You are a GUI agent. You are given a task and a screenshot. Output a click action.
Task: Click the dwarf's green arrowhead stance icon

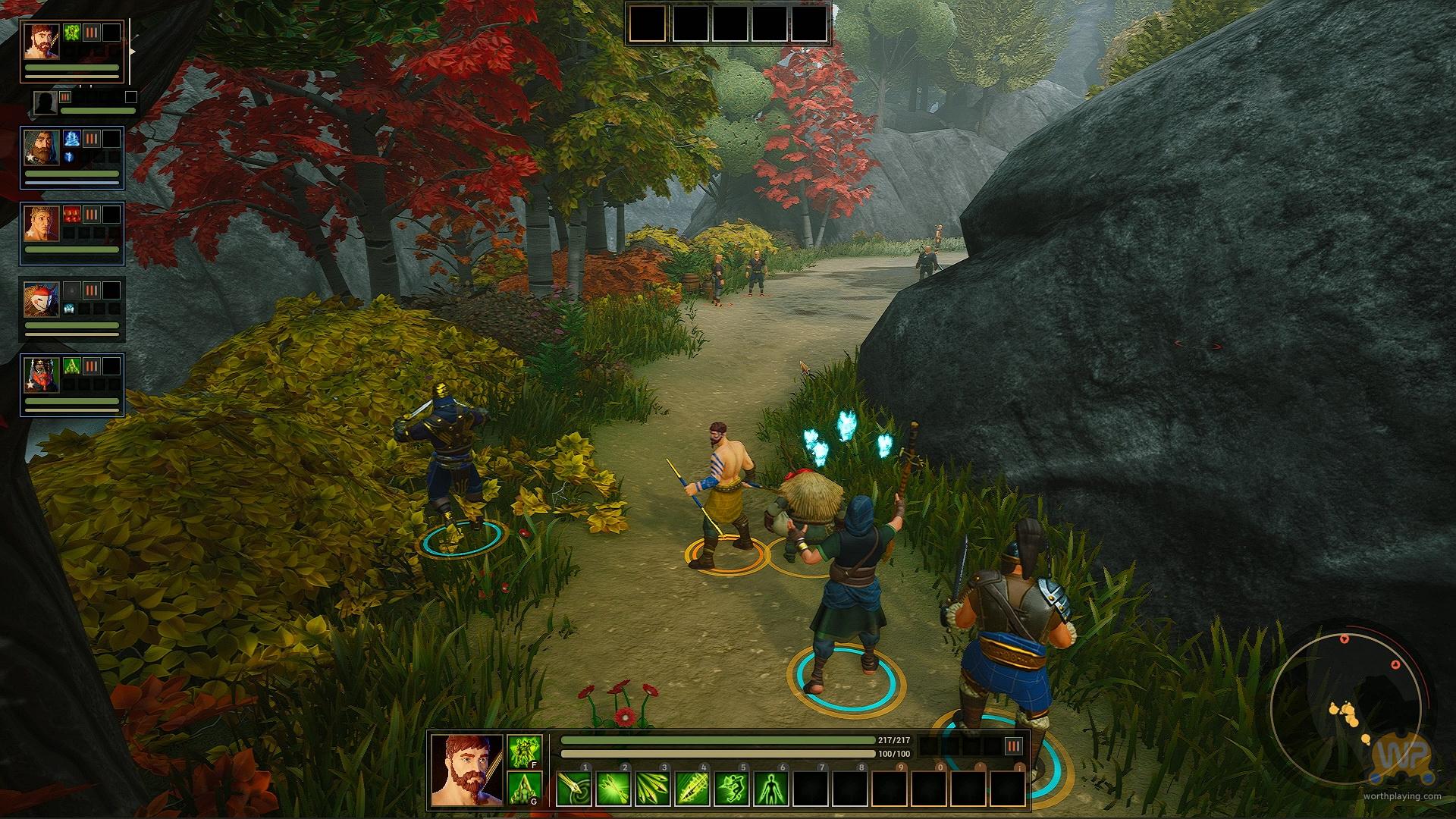coord(73,366)
